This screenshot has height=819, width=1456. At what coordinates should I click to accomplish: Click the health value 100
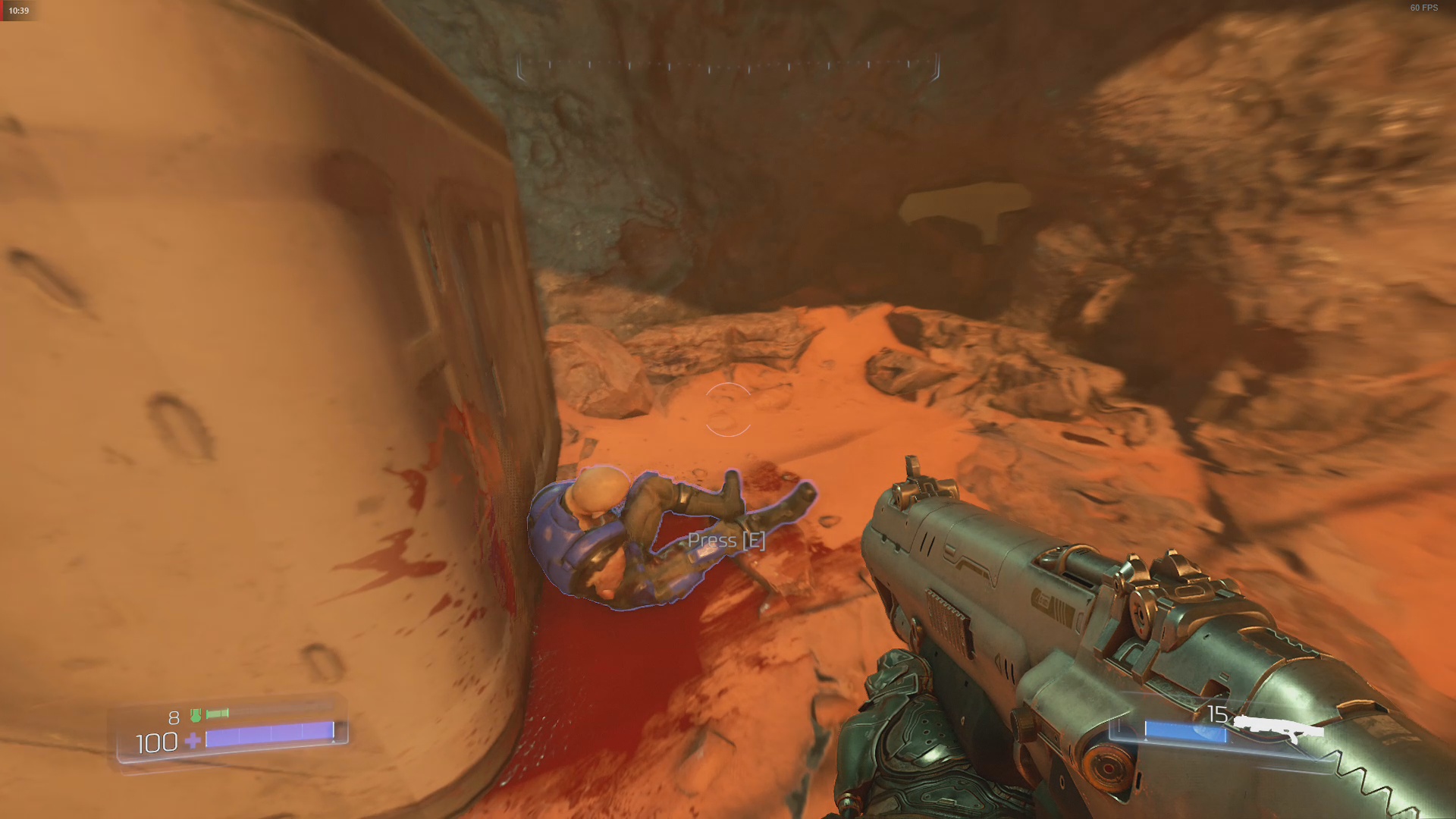pos(155,742)
